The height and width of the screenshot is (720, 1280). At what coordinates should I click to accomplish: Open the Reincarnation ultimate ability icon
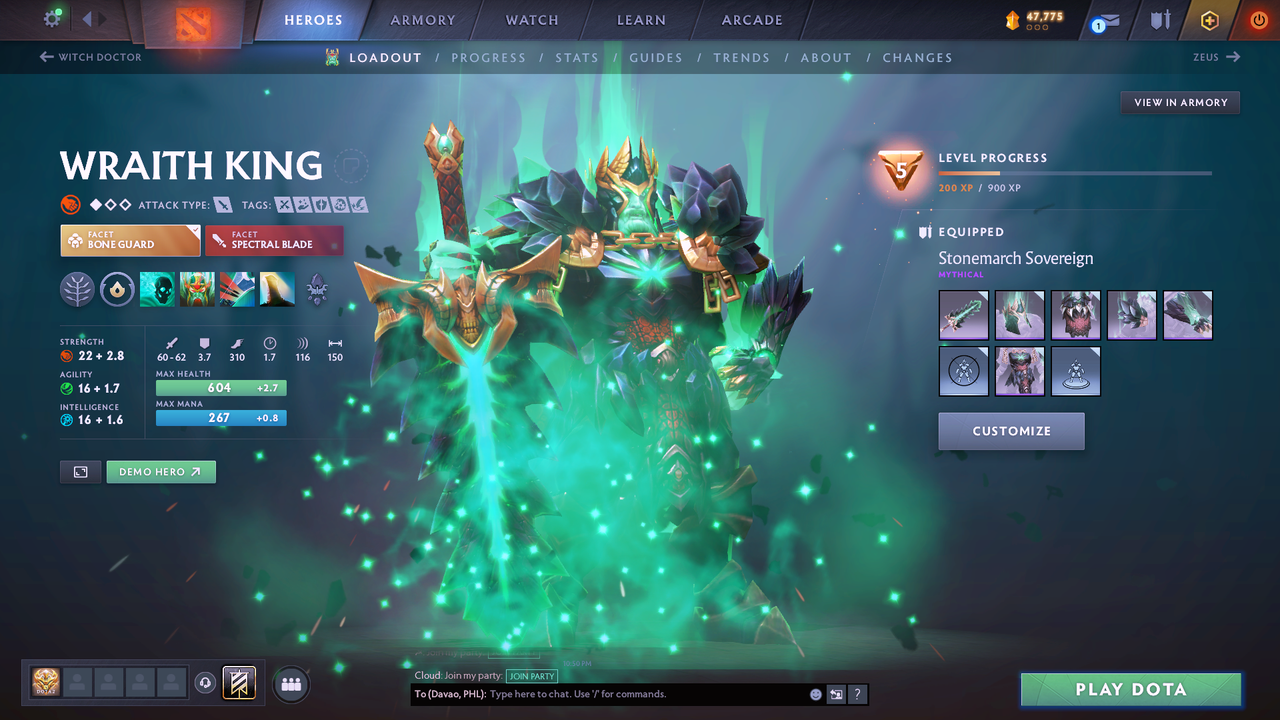(277, 289)
